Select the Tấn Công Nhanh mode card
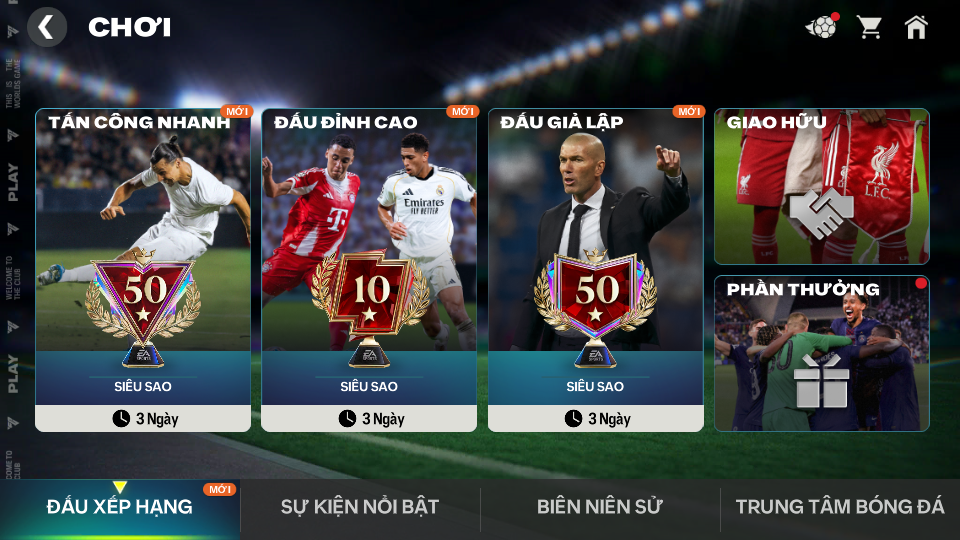This screenshot has width=960, height=540. [143, 270]
